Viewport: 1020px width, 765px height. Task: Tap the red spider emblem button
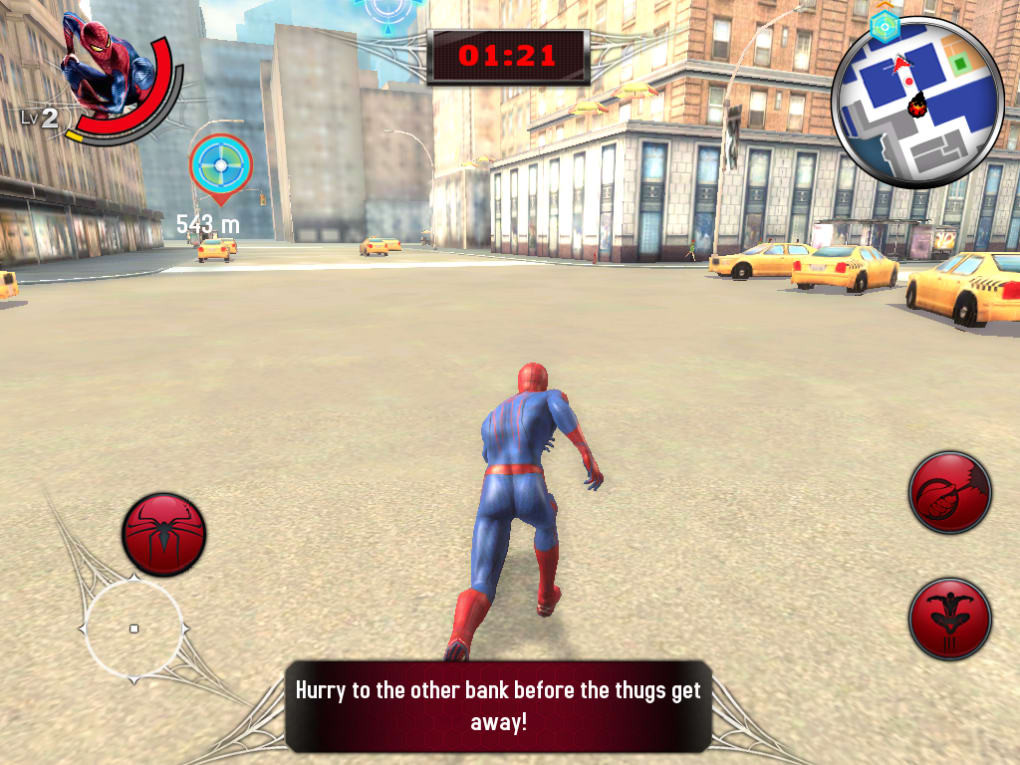coord(164,534)
